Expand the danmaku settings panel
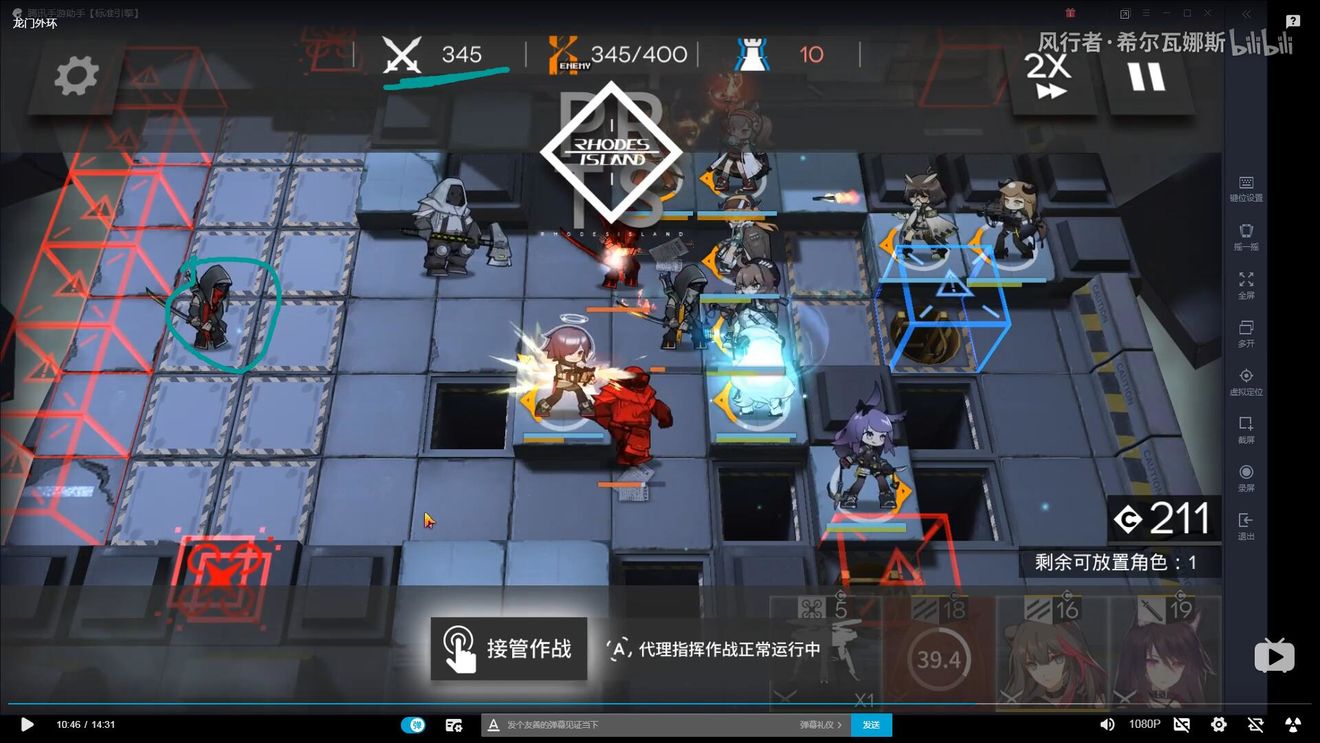Image resolution: width=1320 pixels, height=743 pixels. pos(453,724)
